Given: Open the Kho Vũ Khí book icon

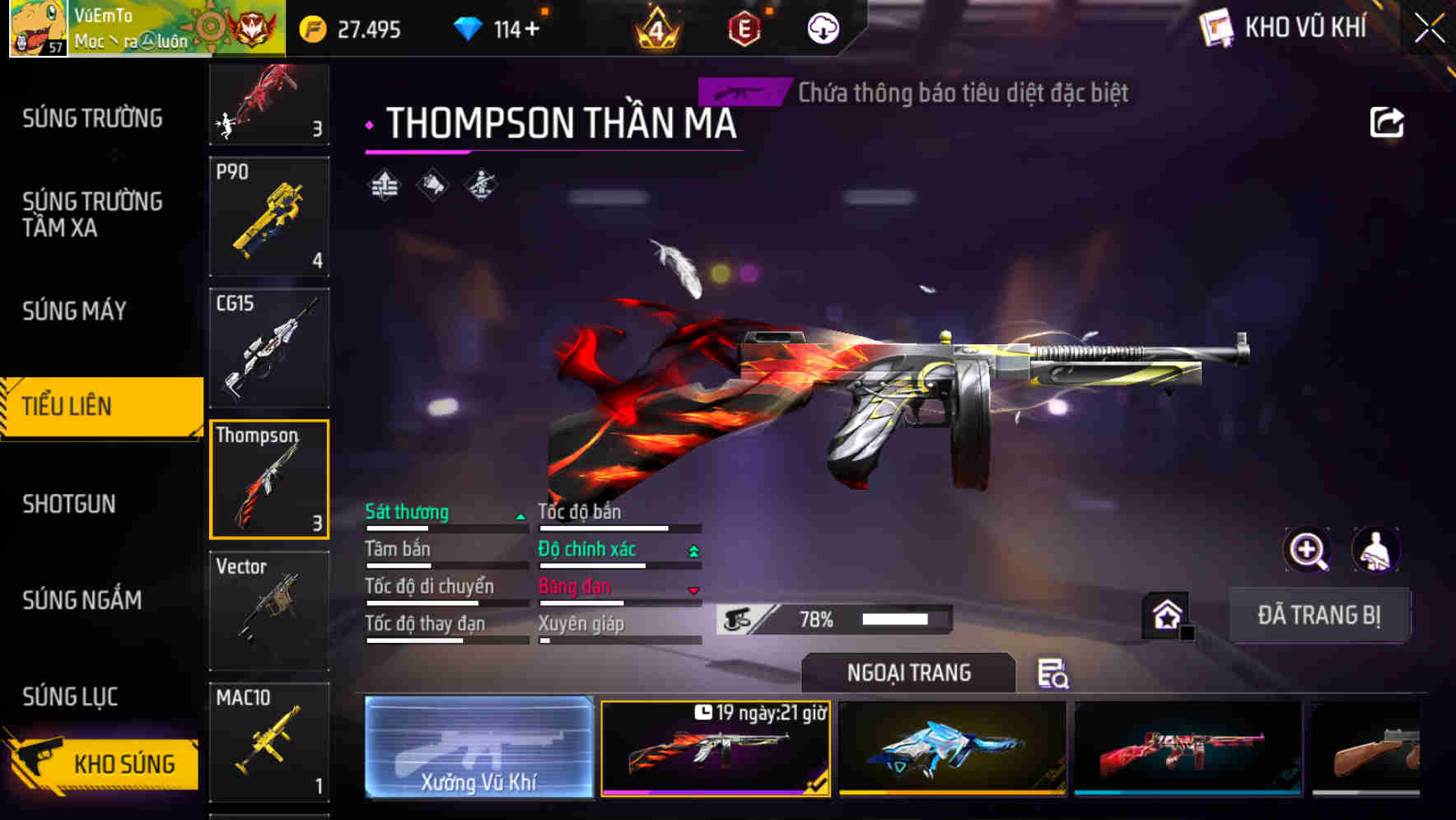Looking at the screenshot, I should click(1217, 29).
